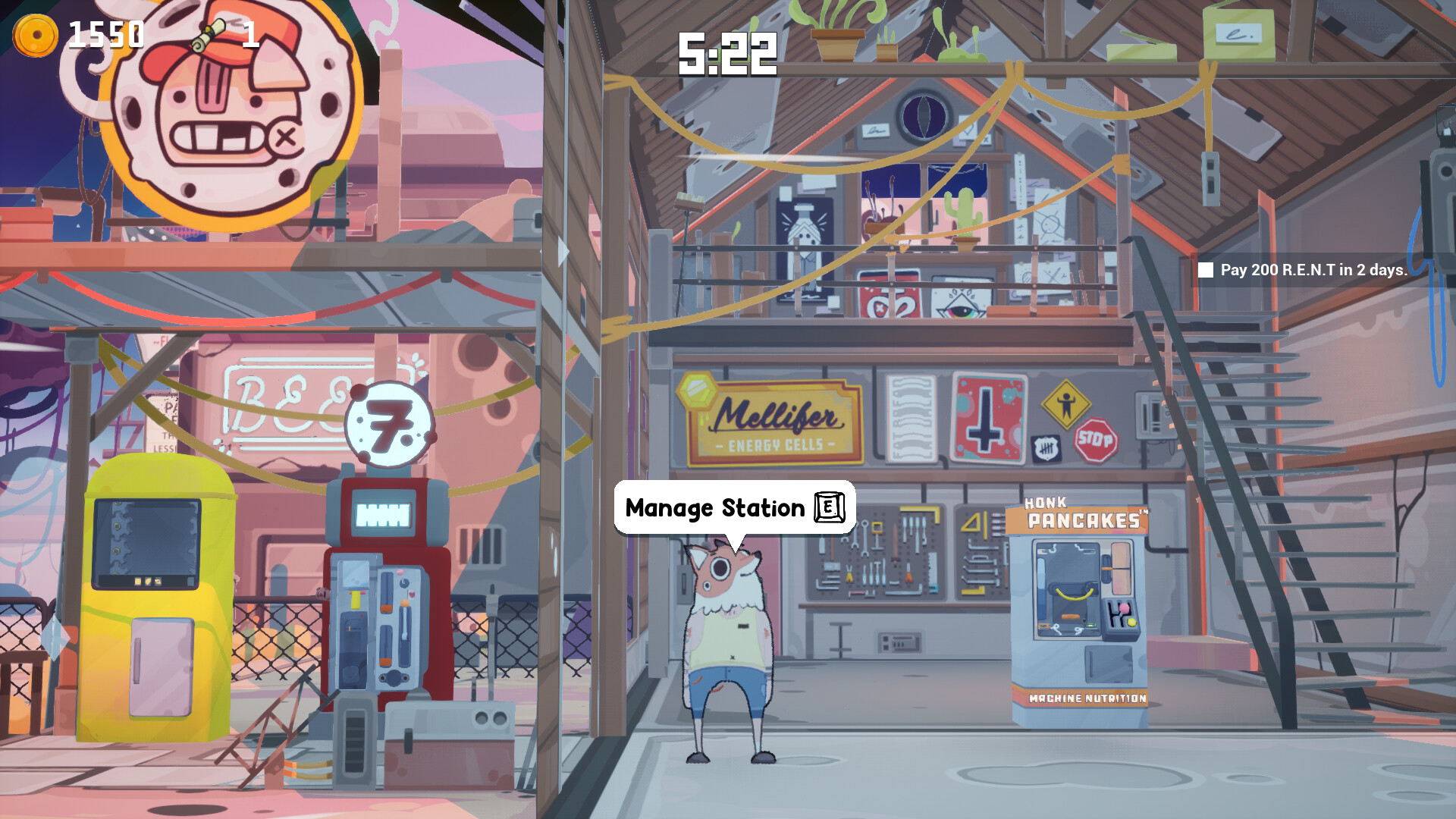The height and width of the screenshot is (819, 1456).
Task: Check the Pay 200 R.E.N.T quest box
Action: (x=1207, y=269)
